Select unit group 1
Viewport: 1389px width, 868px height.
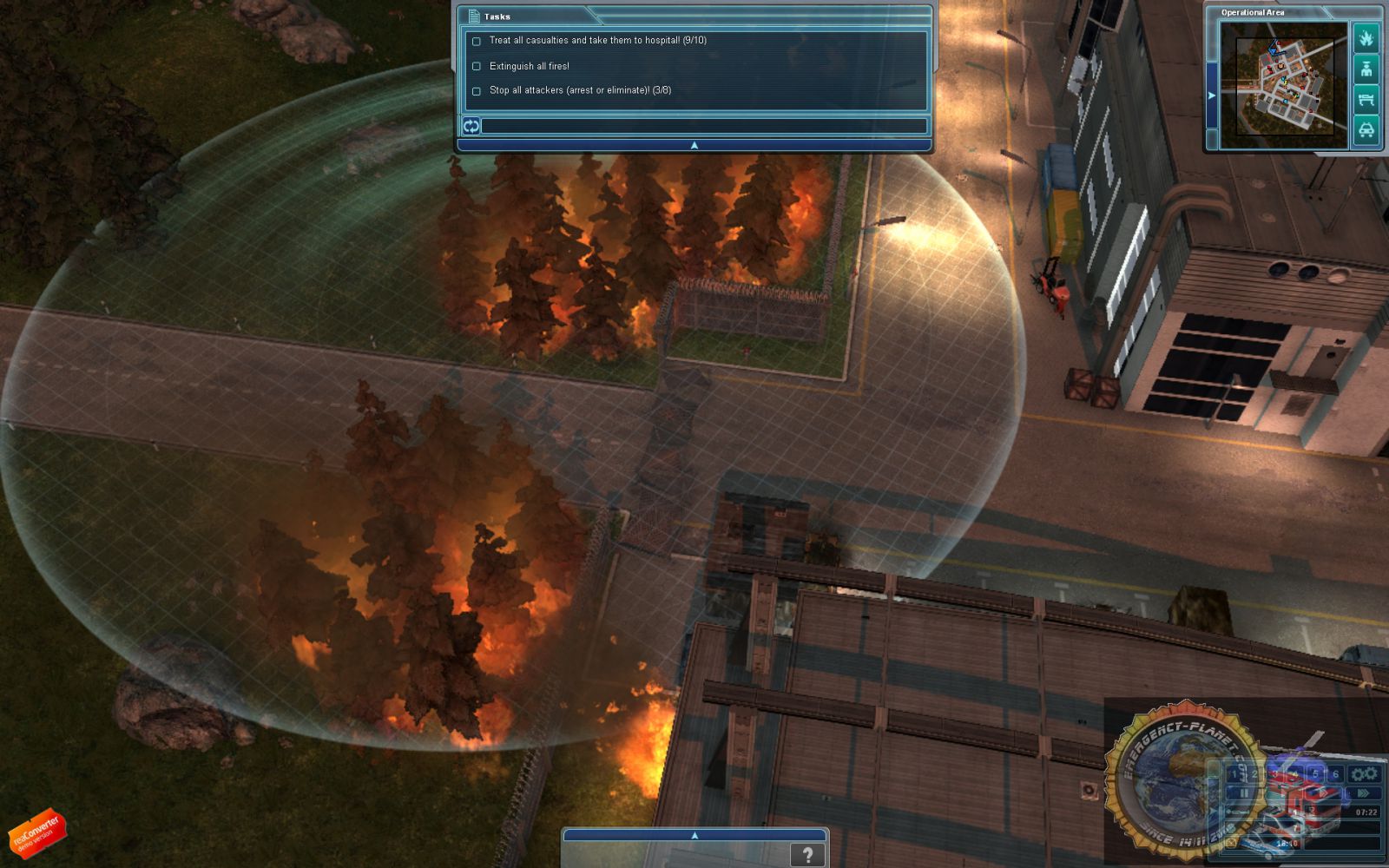tap(1235, 773)
